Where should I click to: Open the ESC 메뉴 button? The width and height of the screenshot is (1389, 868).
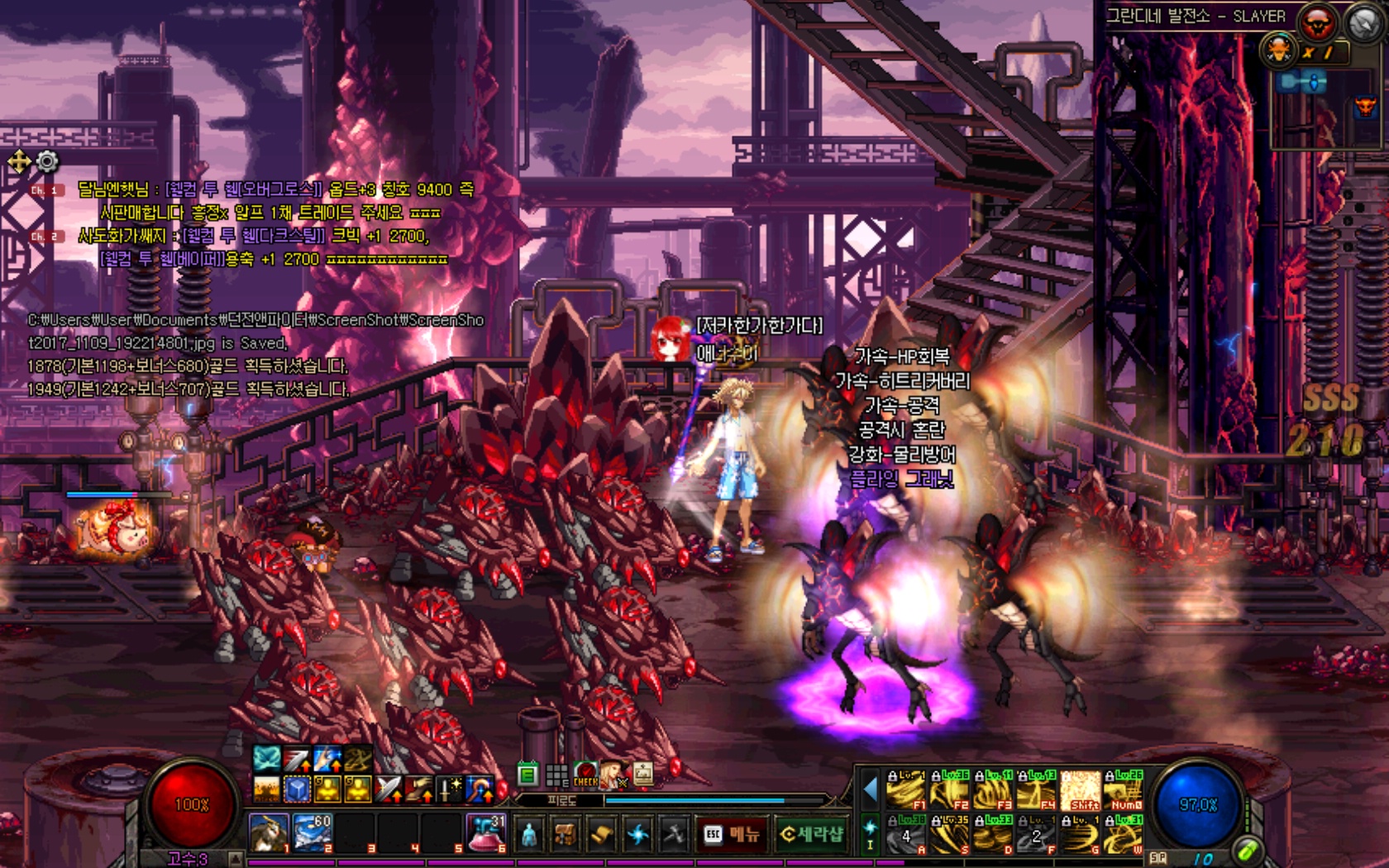(x=731, y=835)
